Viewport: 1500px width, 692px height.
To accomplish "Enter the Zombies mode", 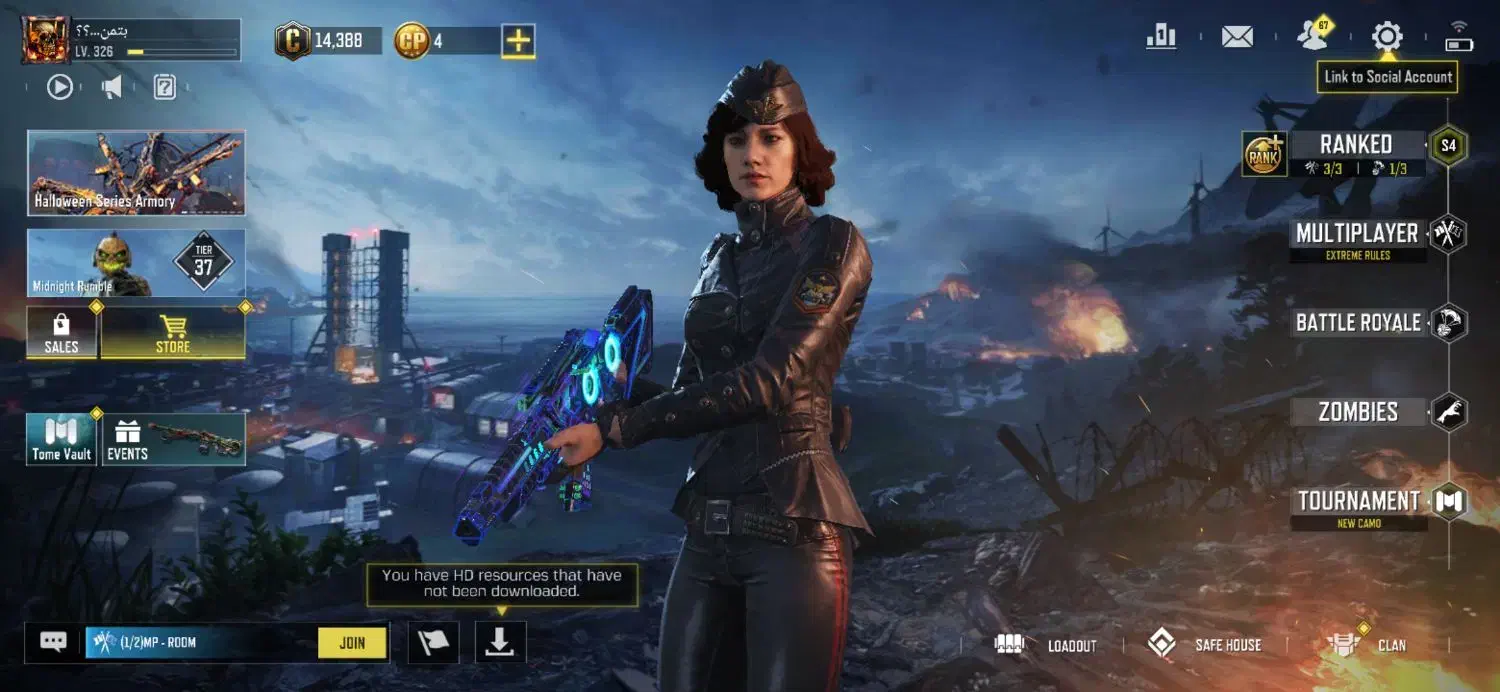I will (1357, 412).
